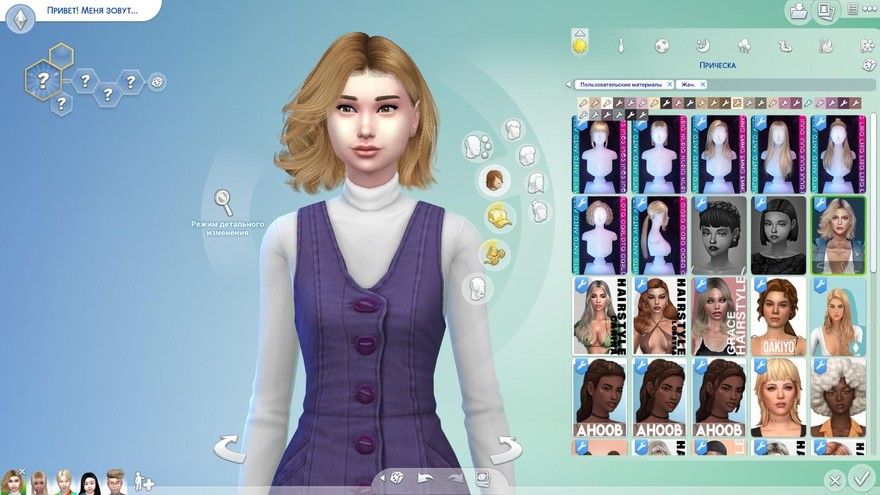Switch to the sleepwear moon tab
Viewport: 880px width, 495px height.
[702, 45]
